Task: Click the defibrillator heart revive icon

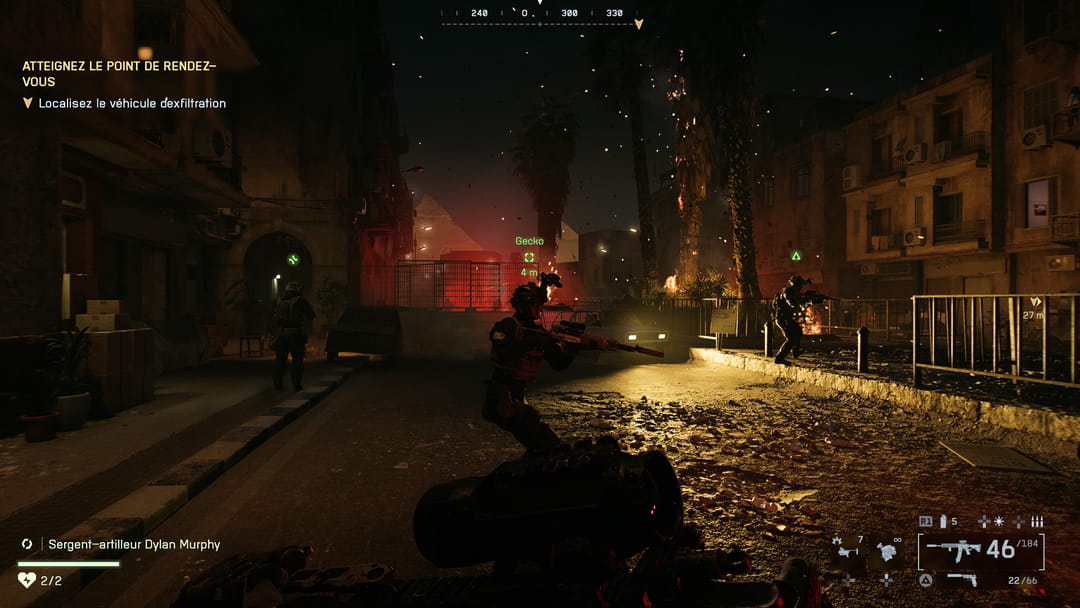Action: pyautogui.click(x=27, y=580)
